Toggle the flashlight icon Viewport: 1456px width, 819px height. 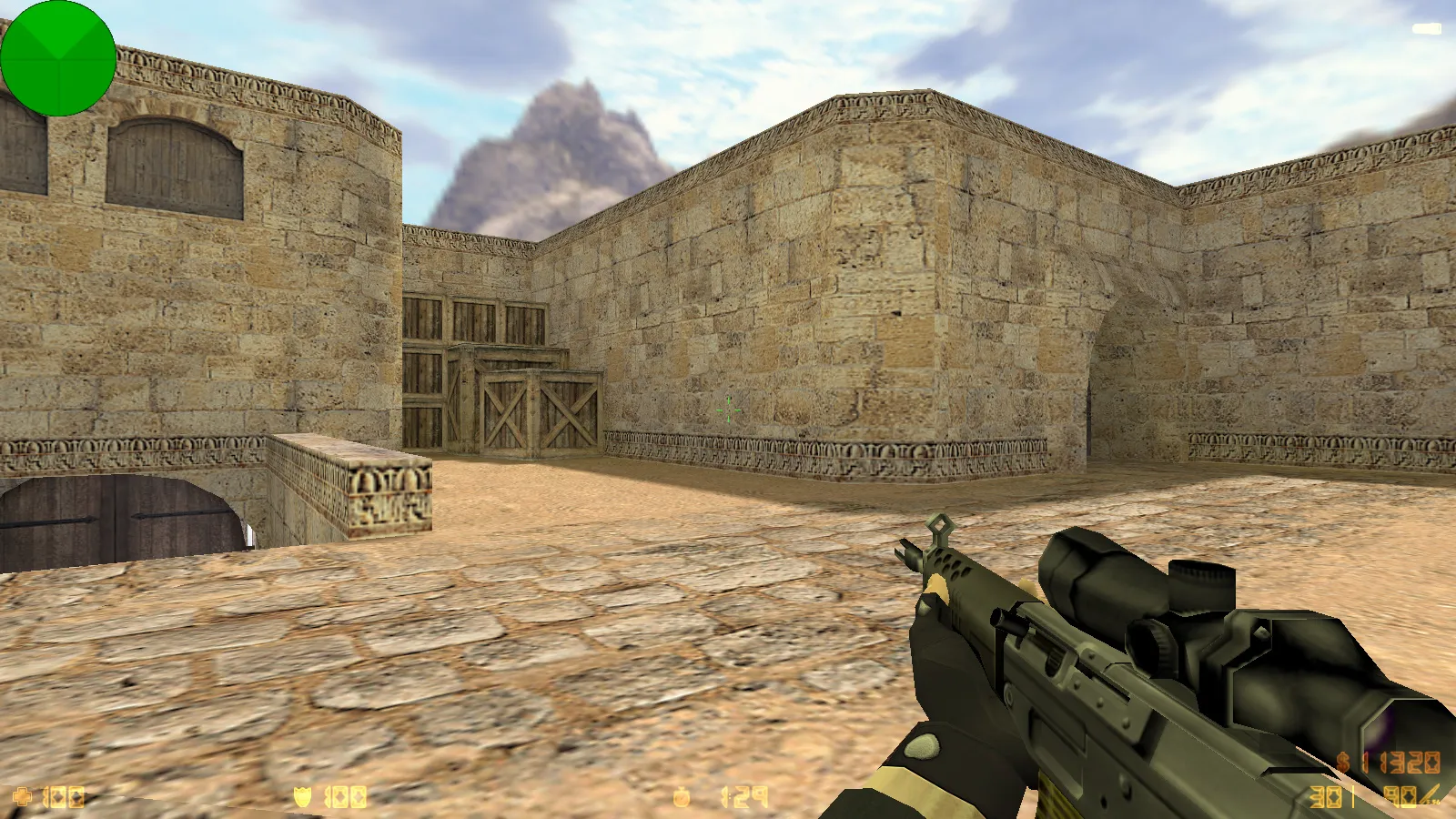(x=1427, y=29)
